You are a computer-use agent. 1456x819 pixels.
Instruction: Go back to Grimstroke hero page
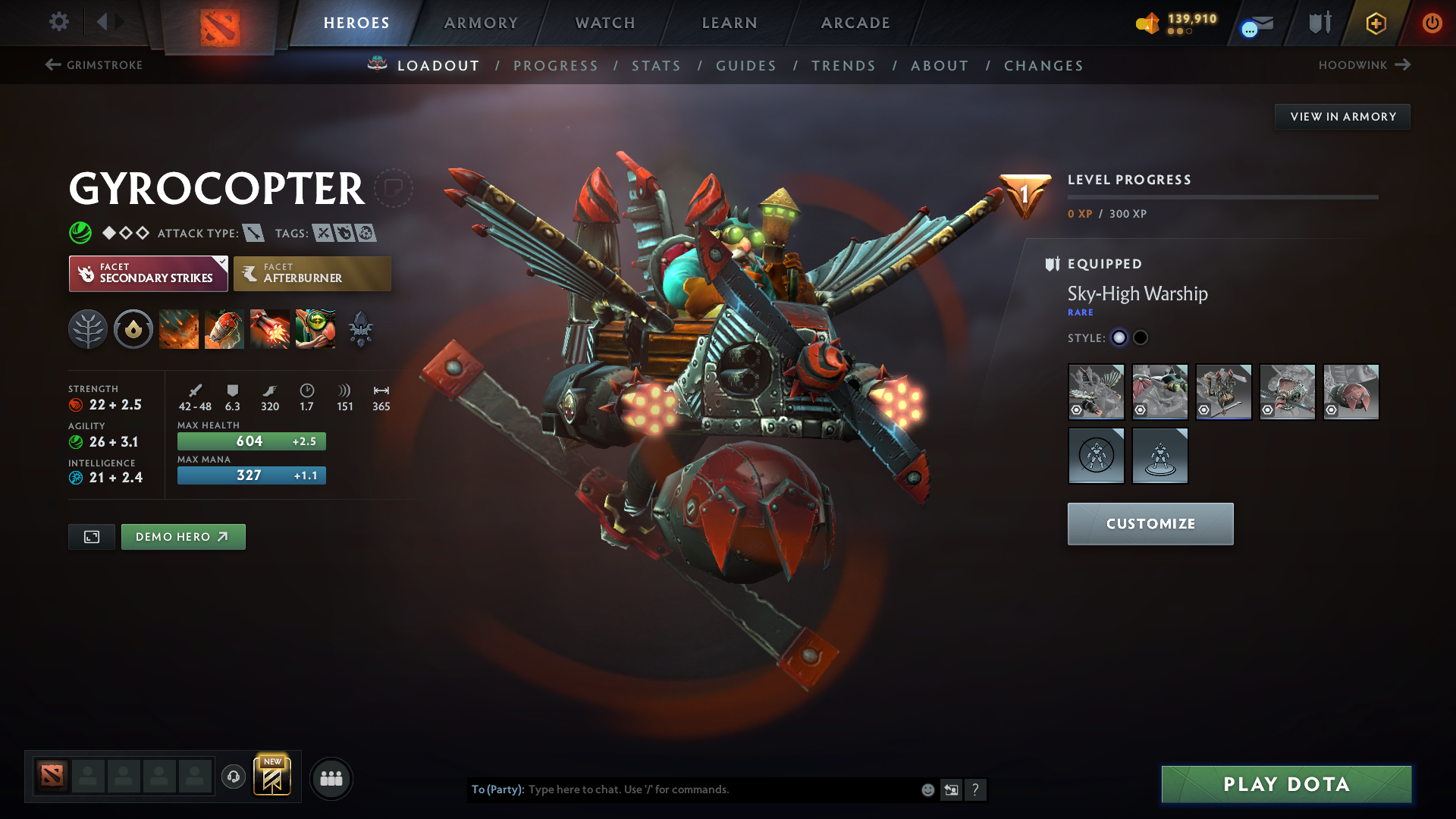[93, 65]
